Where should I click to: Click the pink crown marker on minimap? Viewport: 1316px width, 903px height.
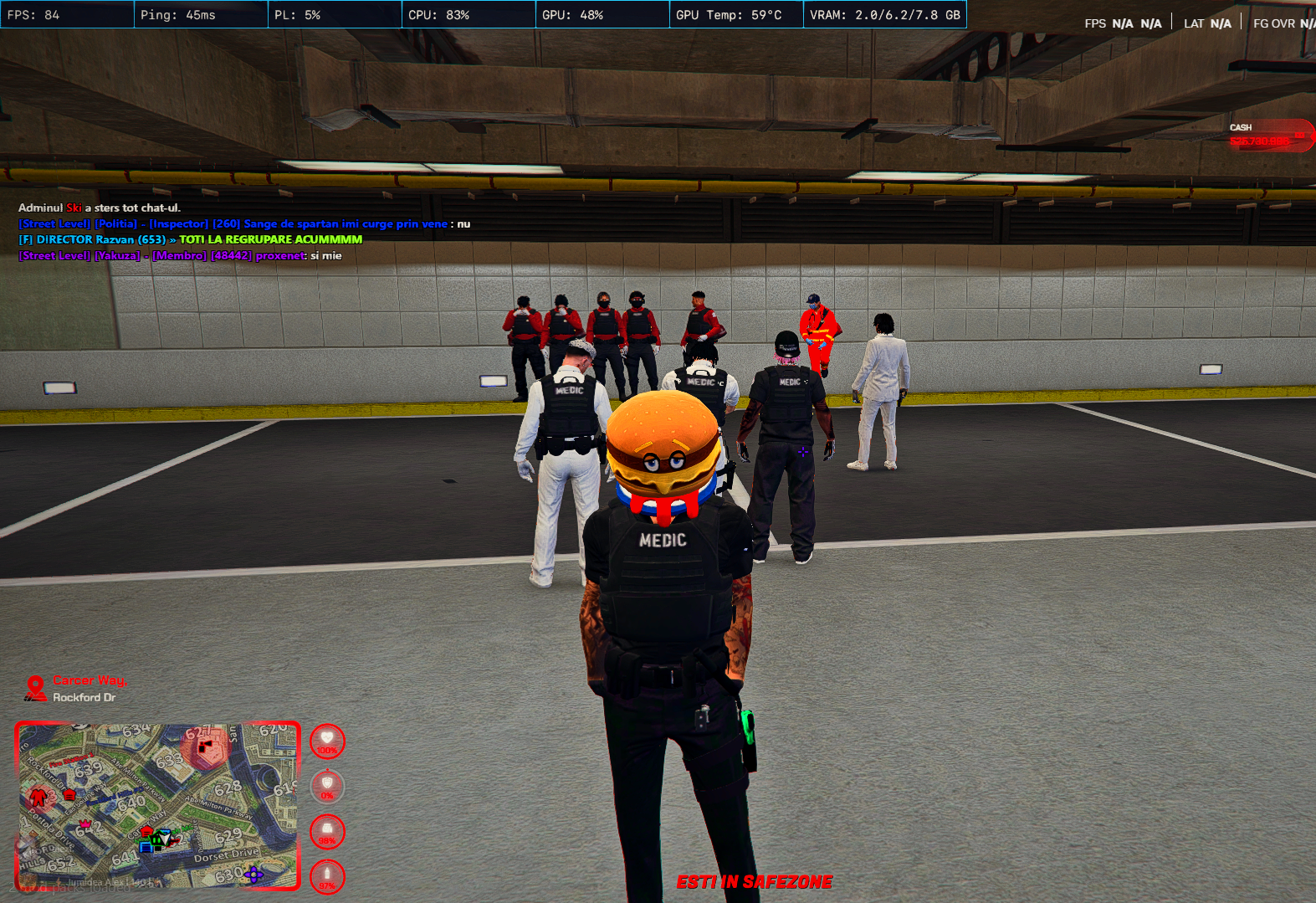85,823
